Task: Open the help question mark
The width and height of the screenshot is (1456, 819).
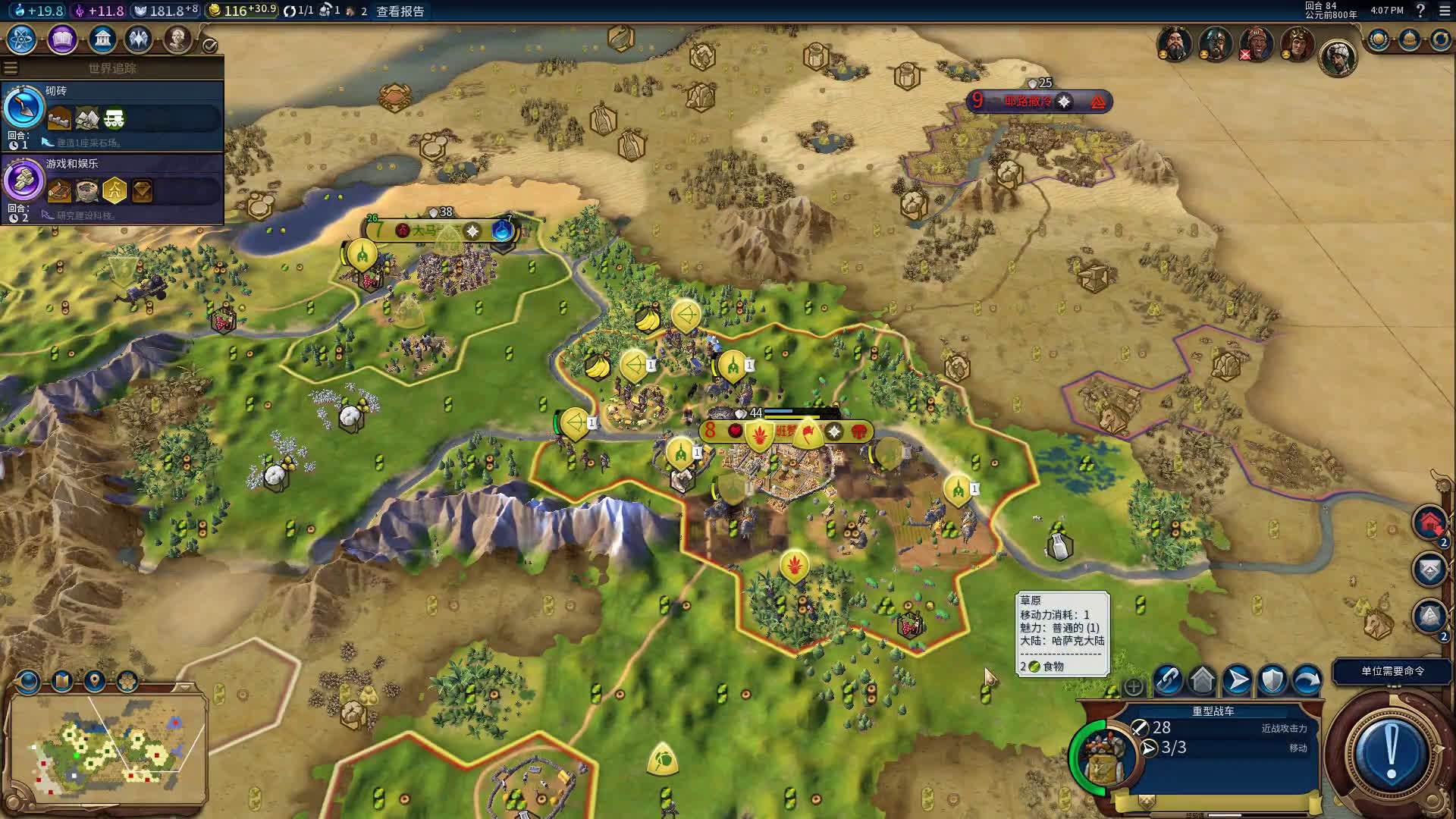Action: click(1420, 11)
